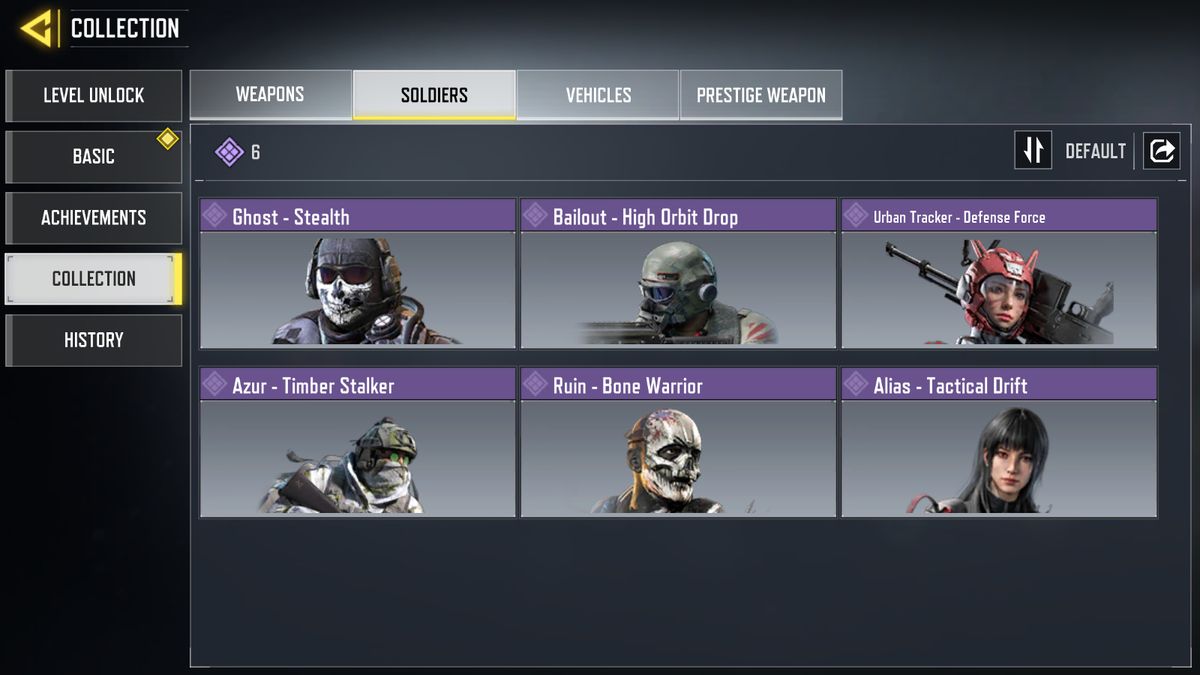Select the Collection menu entry

[x=93, y=279]
